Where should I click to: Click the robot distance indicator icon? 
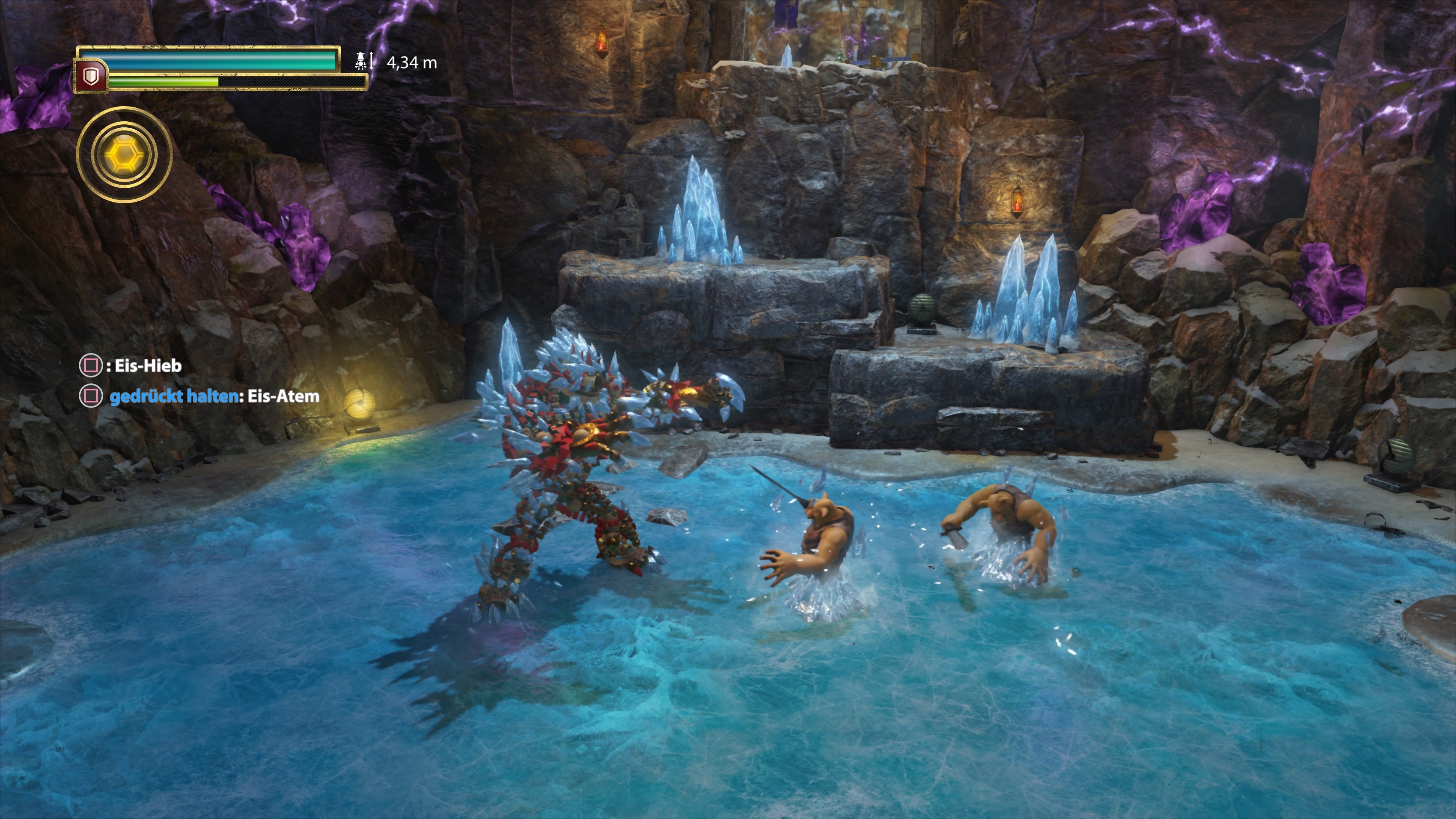[360, 61]
